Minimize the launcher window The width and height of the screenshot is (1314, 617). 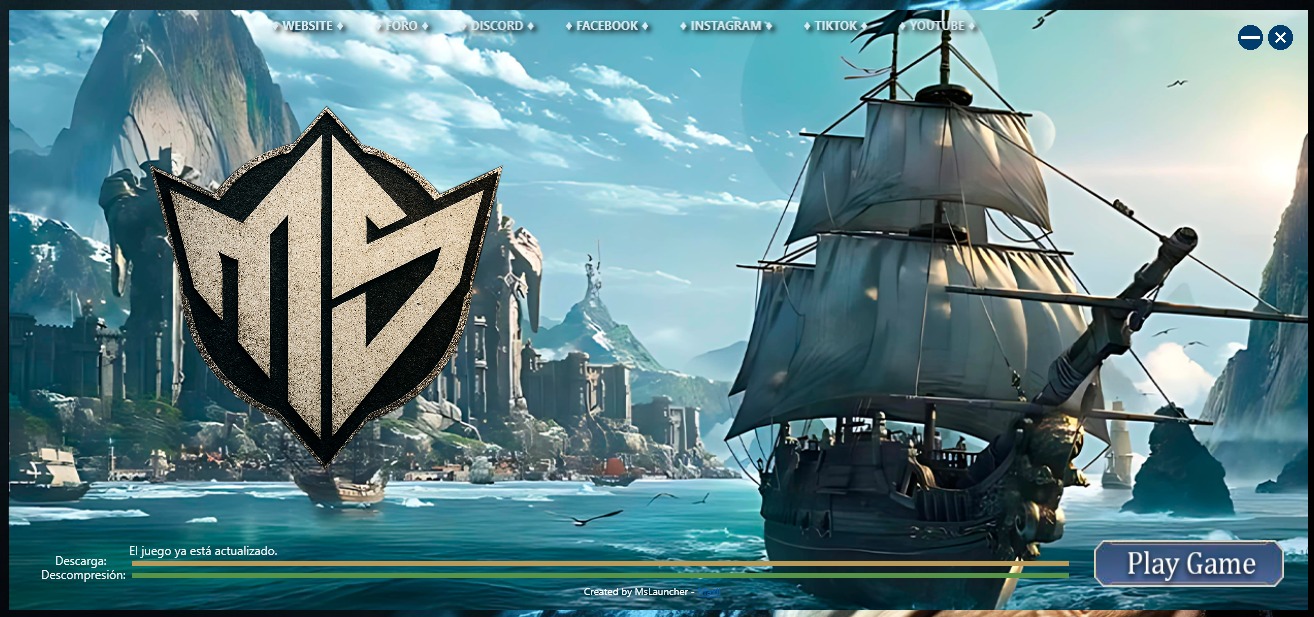click(1250, 38)
